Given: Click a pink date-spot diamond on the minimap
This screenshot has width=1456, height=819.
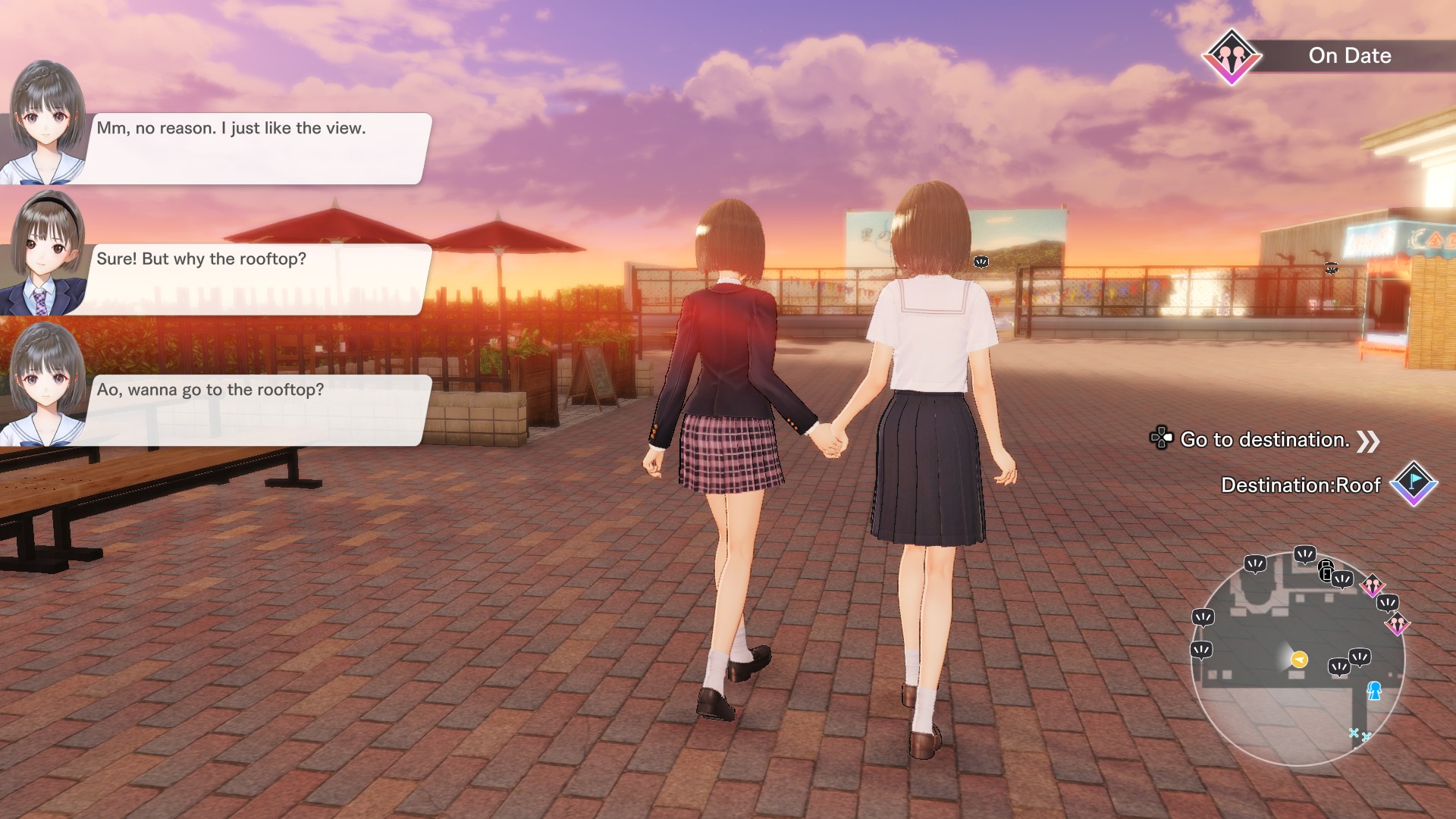Looking at the screenshot, I should (x=1373, y=584).
